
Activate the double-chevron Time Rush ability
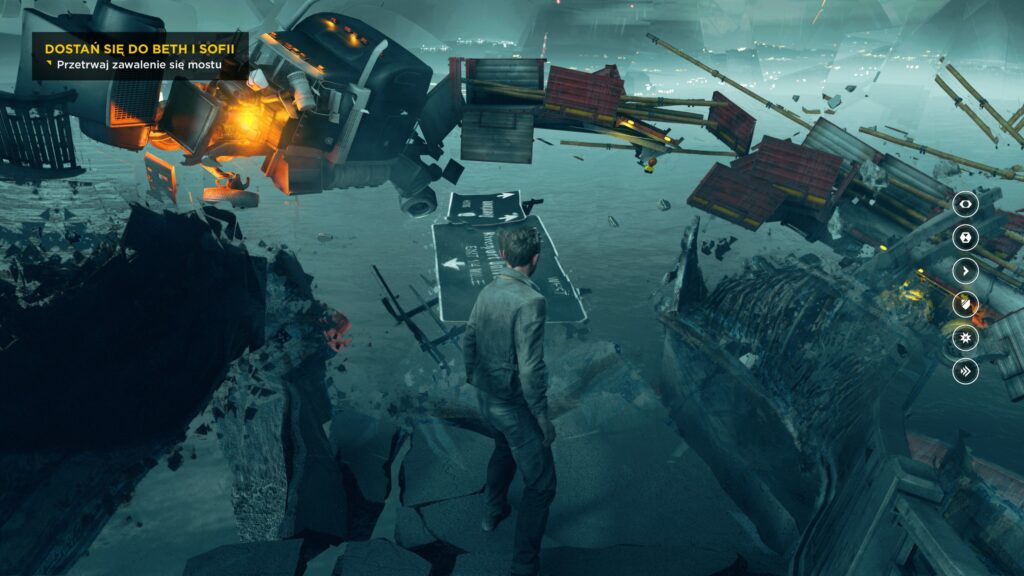(965, 371)
